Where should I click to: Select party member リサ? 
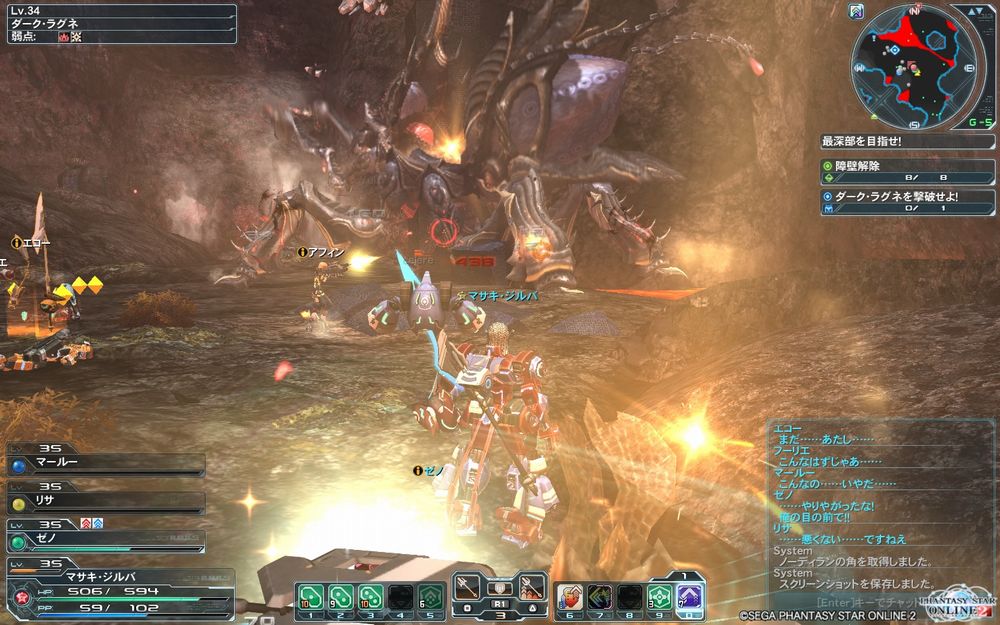click(x=105, y=502)
